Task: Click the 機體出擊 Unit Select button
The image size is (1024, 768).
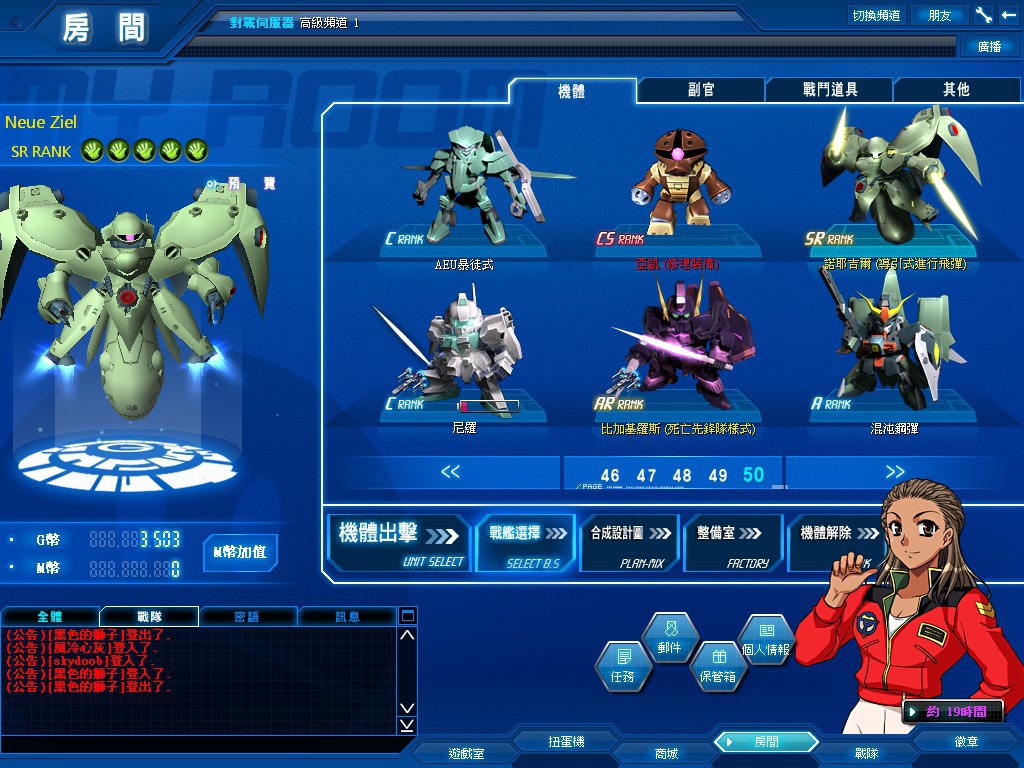Action: click(399, 543)
